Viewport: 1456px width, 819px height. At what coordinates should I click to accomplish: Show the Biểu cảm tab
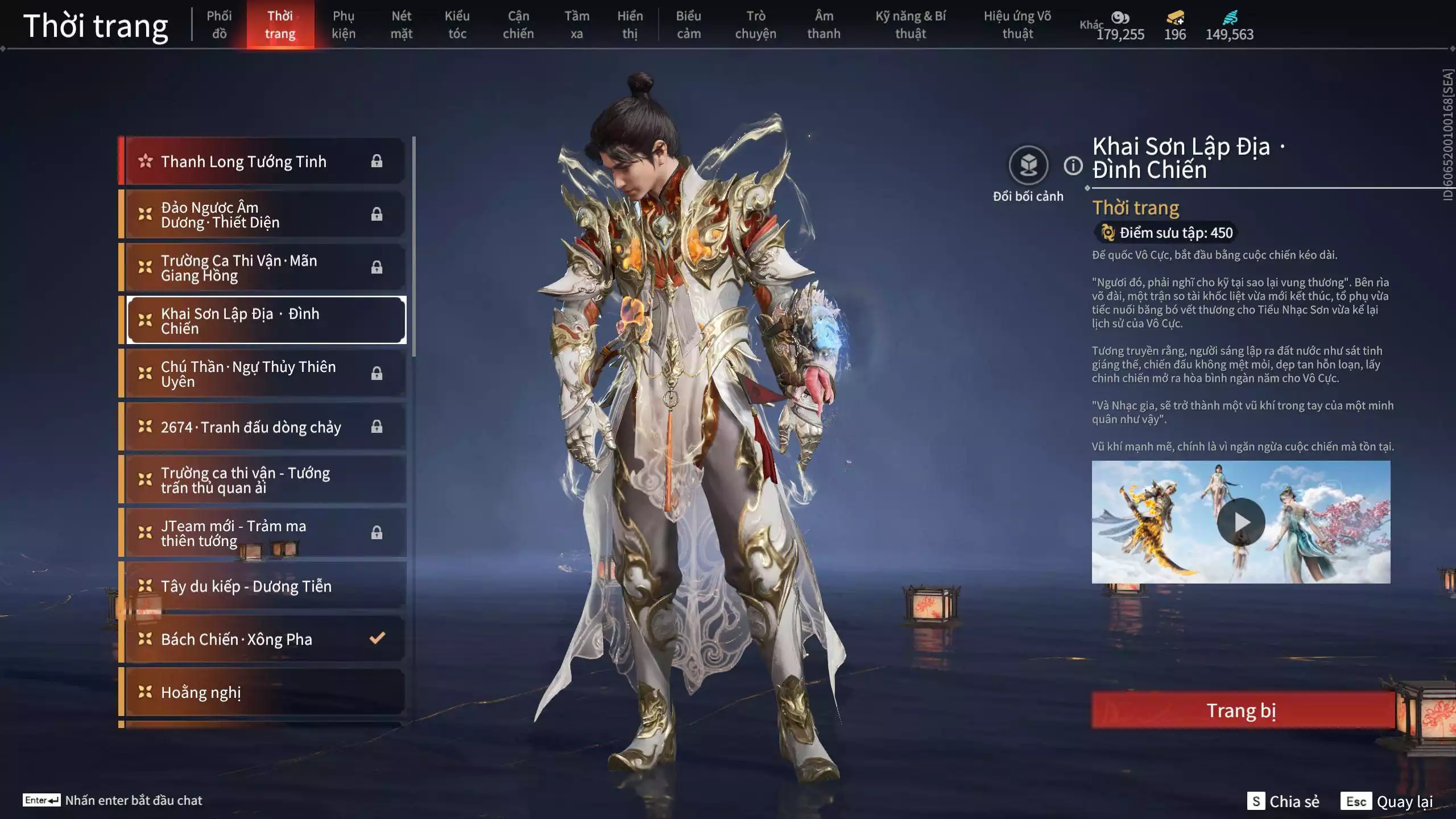(688, 24)
